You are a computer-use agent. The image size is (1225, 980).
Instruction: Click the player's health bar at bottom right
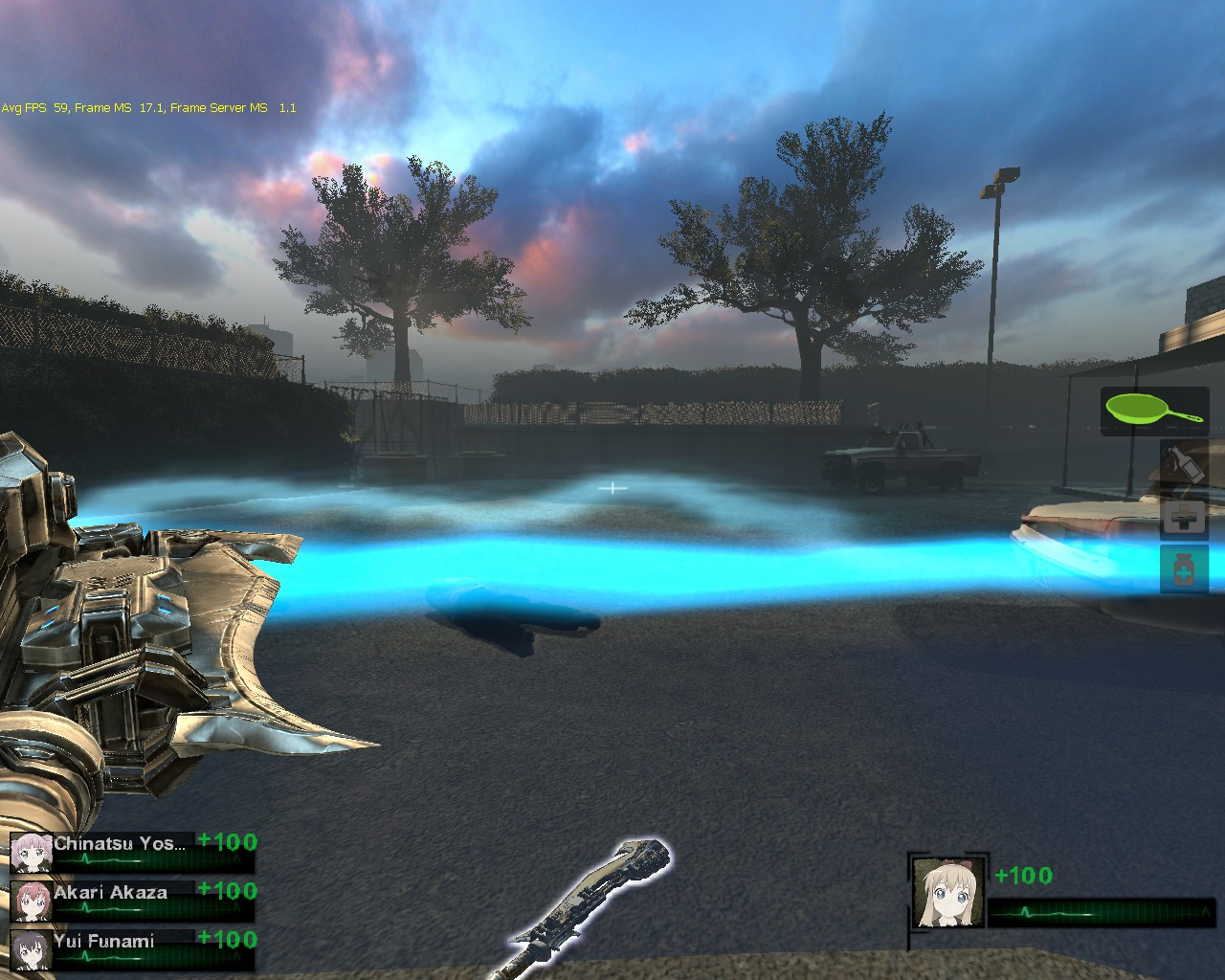(x=1101, y=912)
